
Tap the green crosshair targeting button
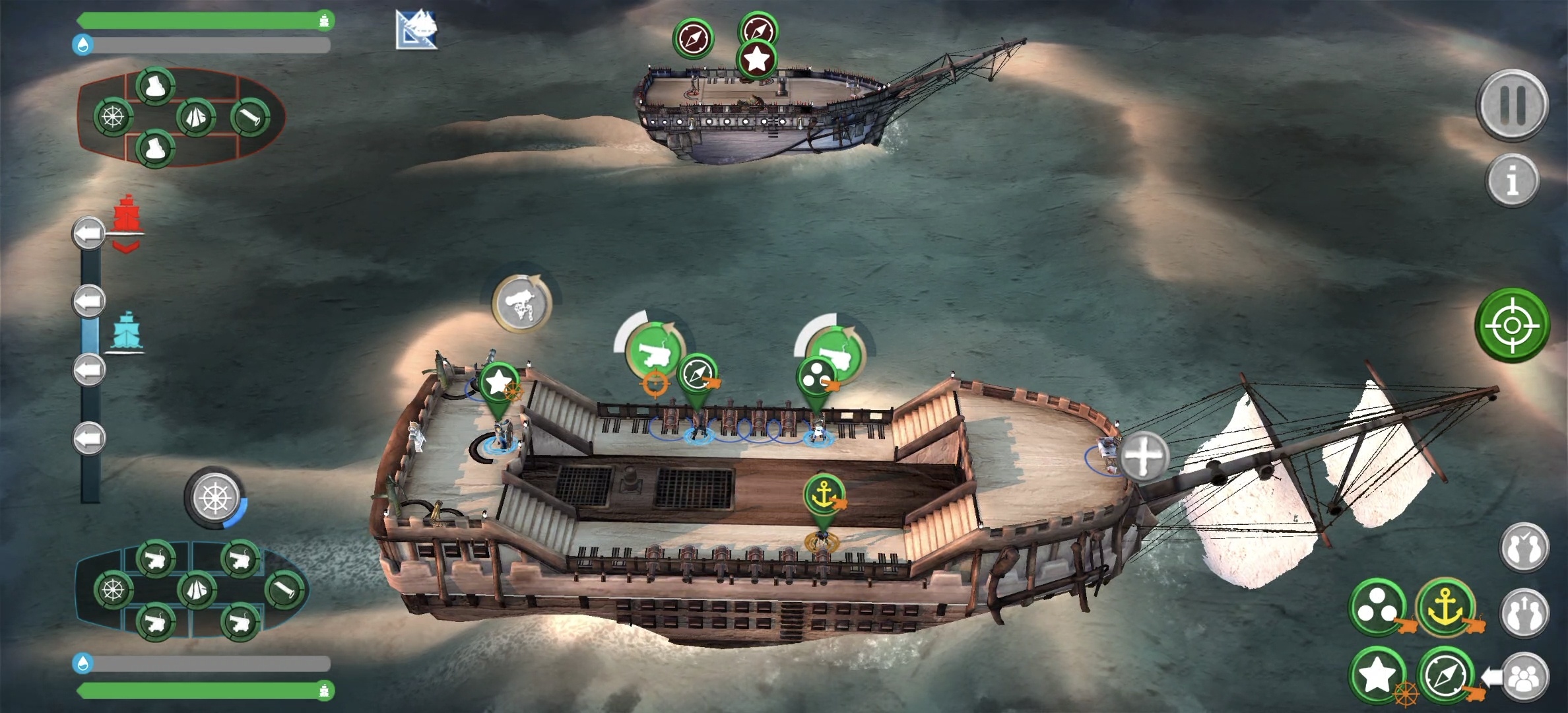(x=1512, y=325)
